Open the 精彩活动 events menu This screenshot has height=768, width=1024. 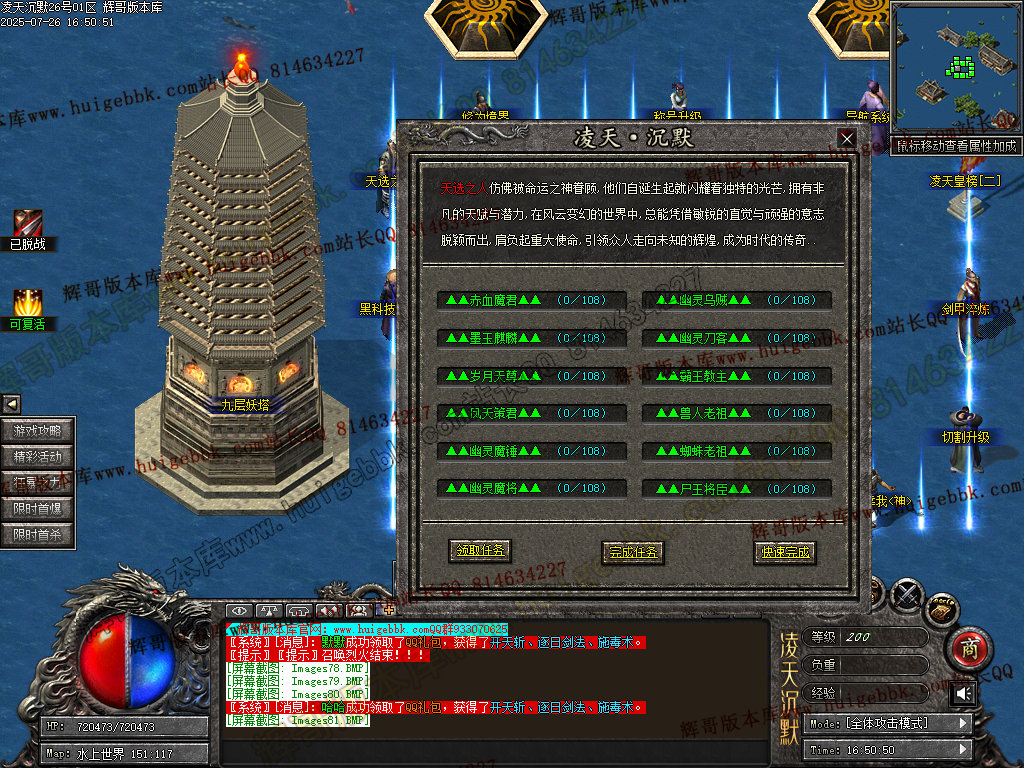(x=38, y=457)
